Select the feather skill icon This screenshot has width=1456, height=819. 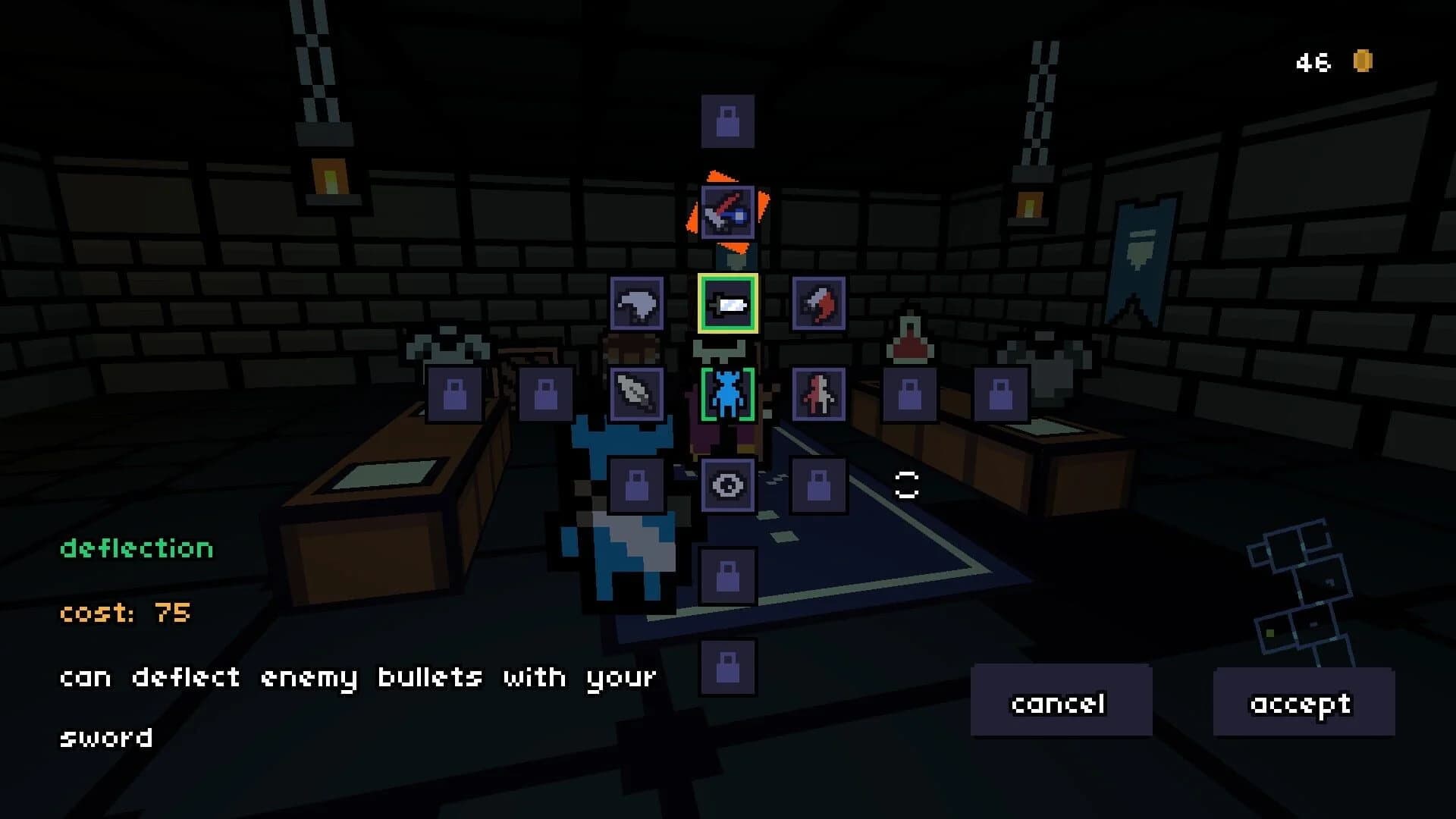(x=637, y=394)
